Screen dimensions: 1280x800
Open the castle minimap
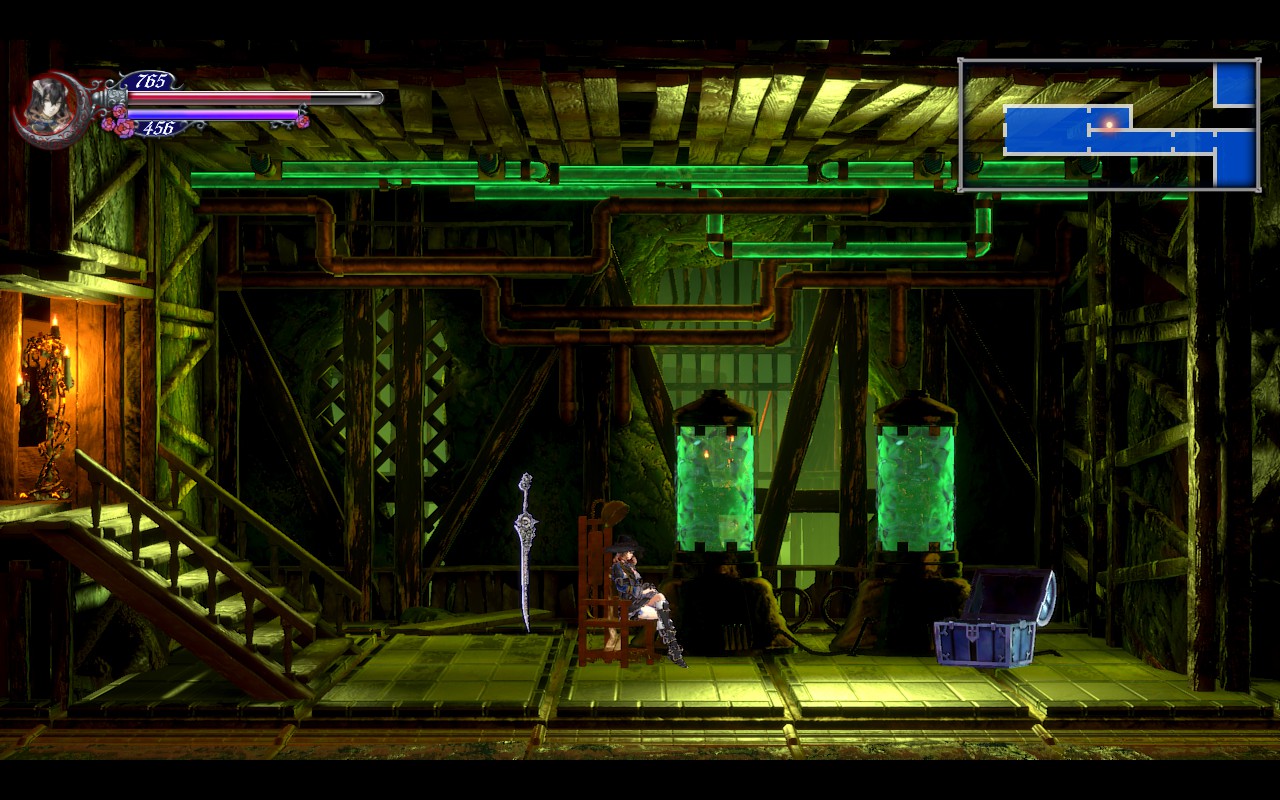pos(1109,125)
